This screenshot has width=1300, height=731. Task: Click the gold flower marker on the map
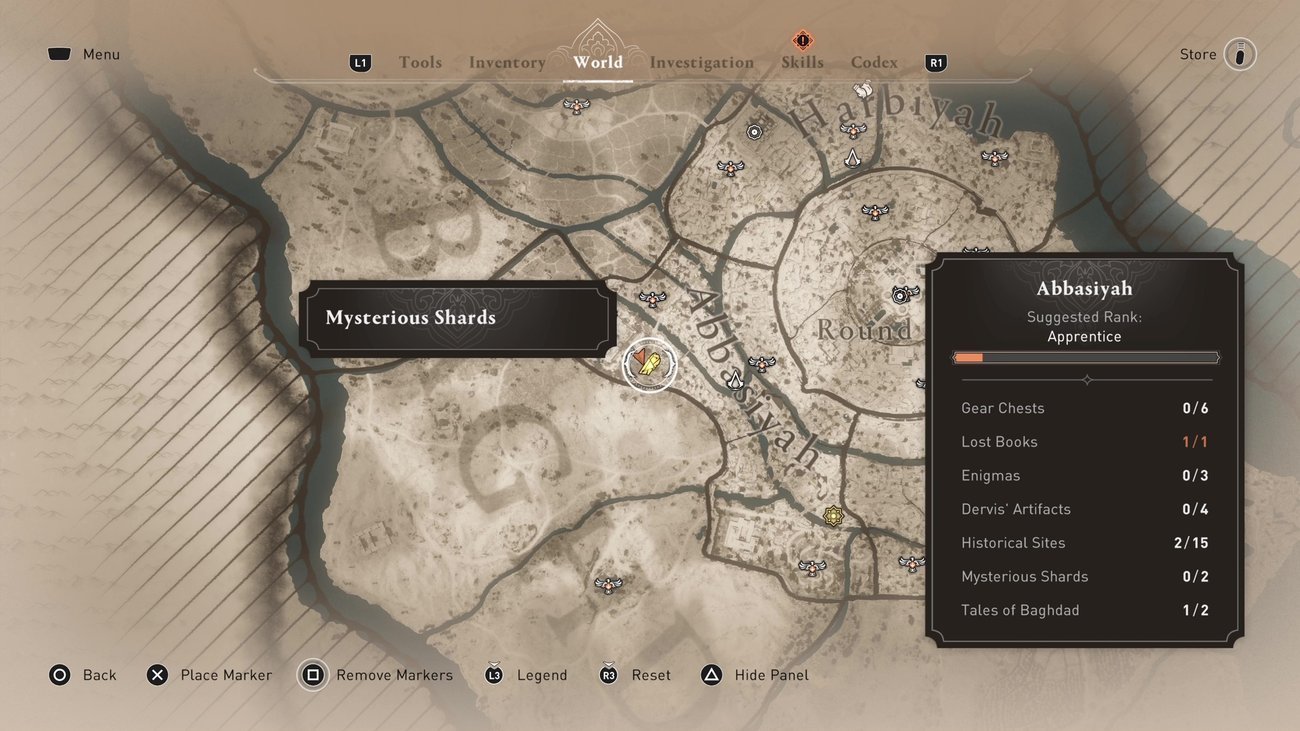click(833, 516)
